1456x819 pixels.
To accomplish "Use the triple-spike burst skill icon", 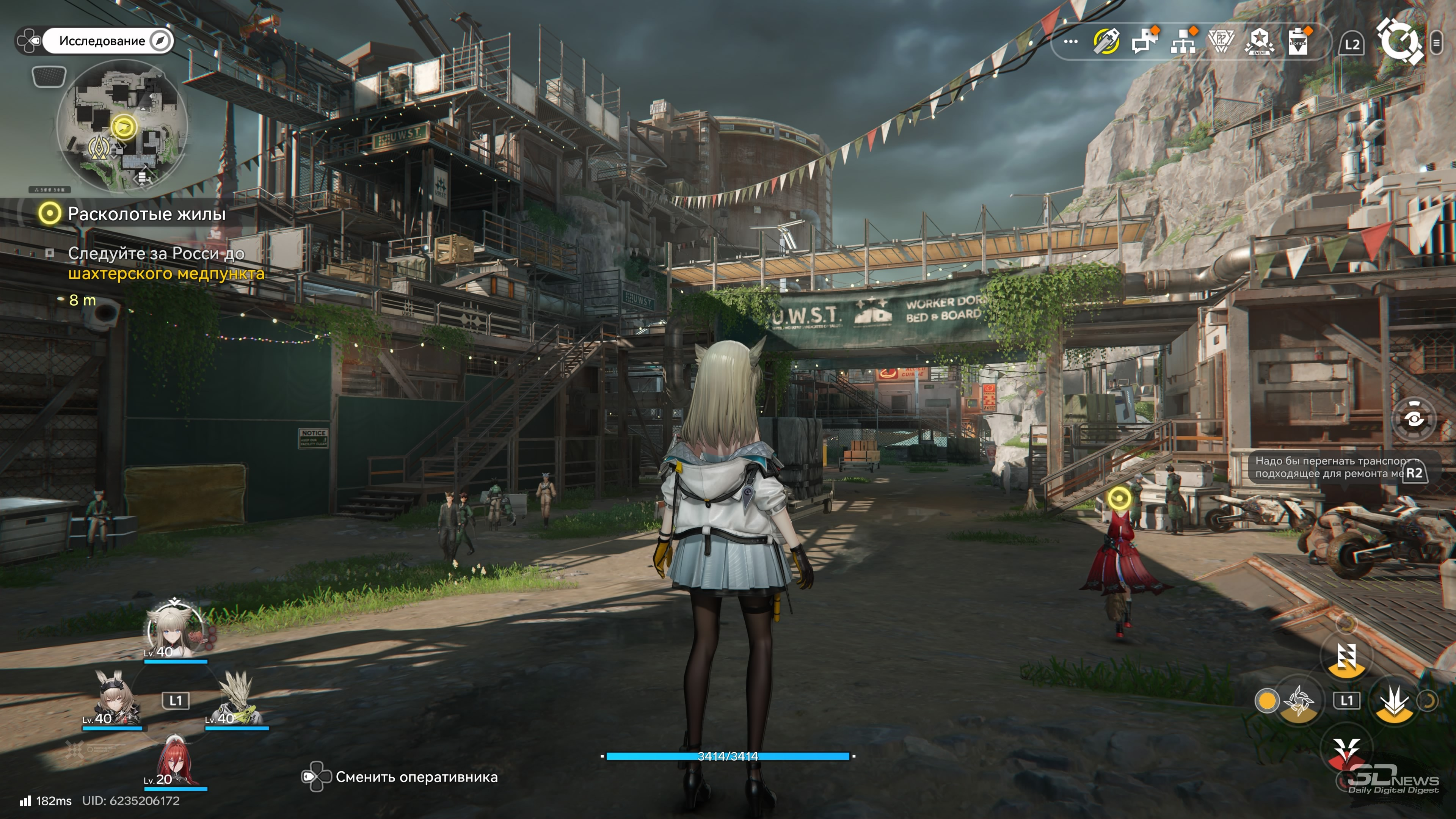I will pyautogui.click(x=1395, y=701).
